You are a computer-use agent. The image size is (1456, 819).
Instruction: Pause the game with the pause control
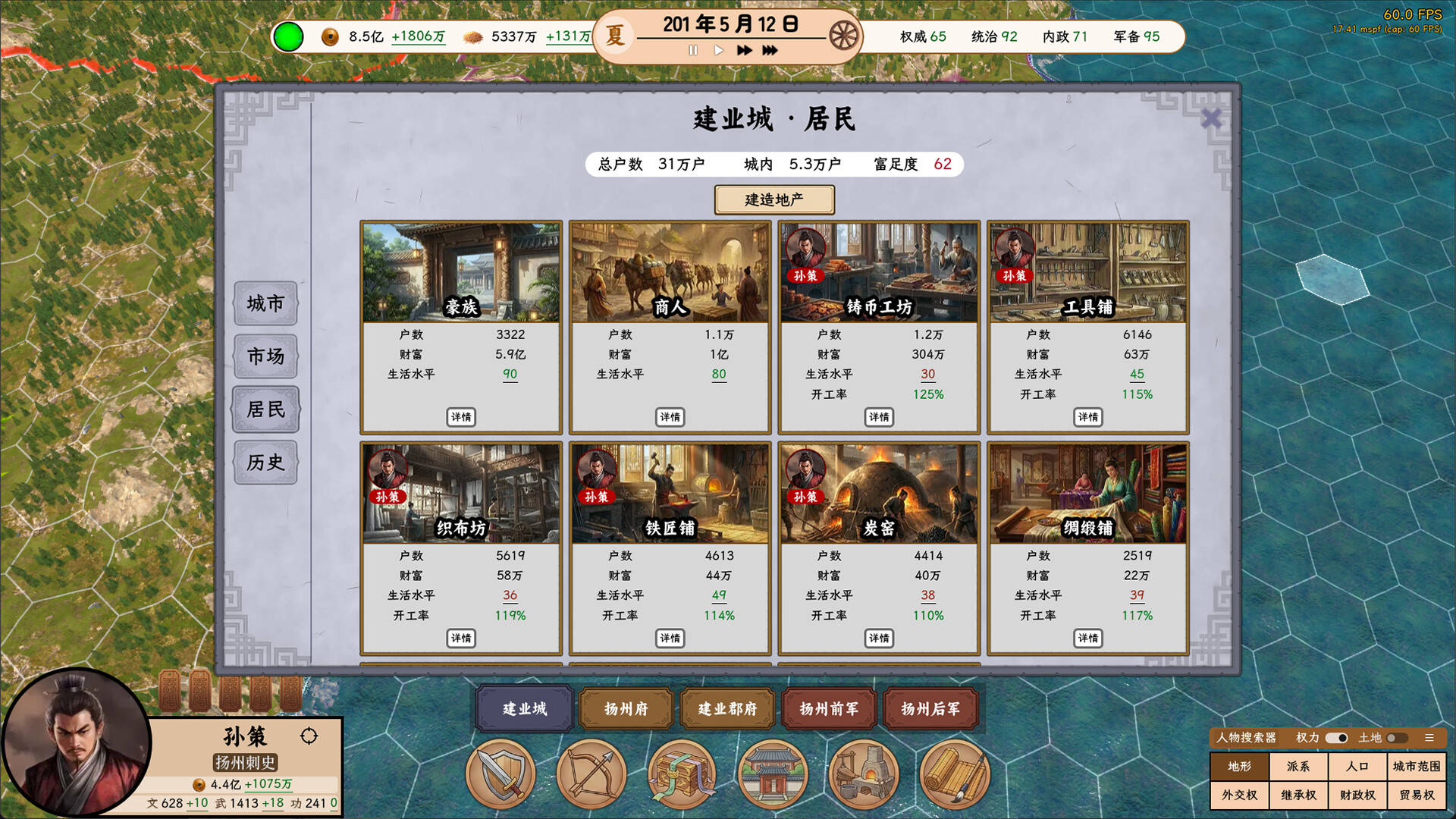coord(692,51)
